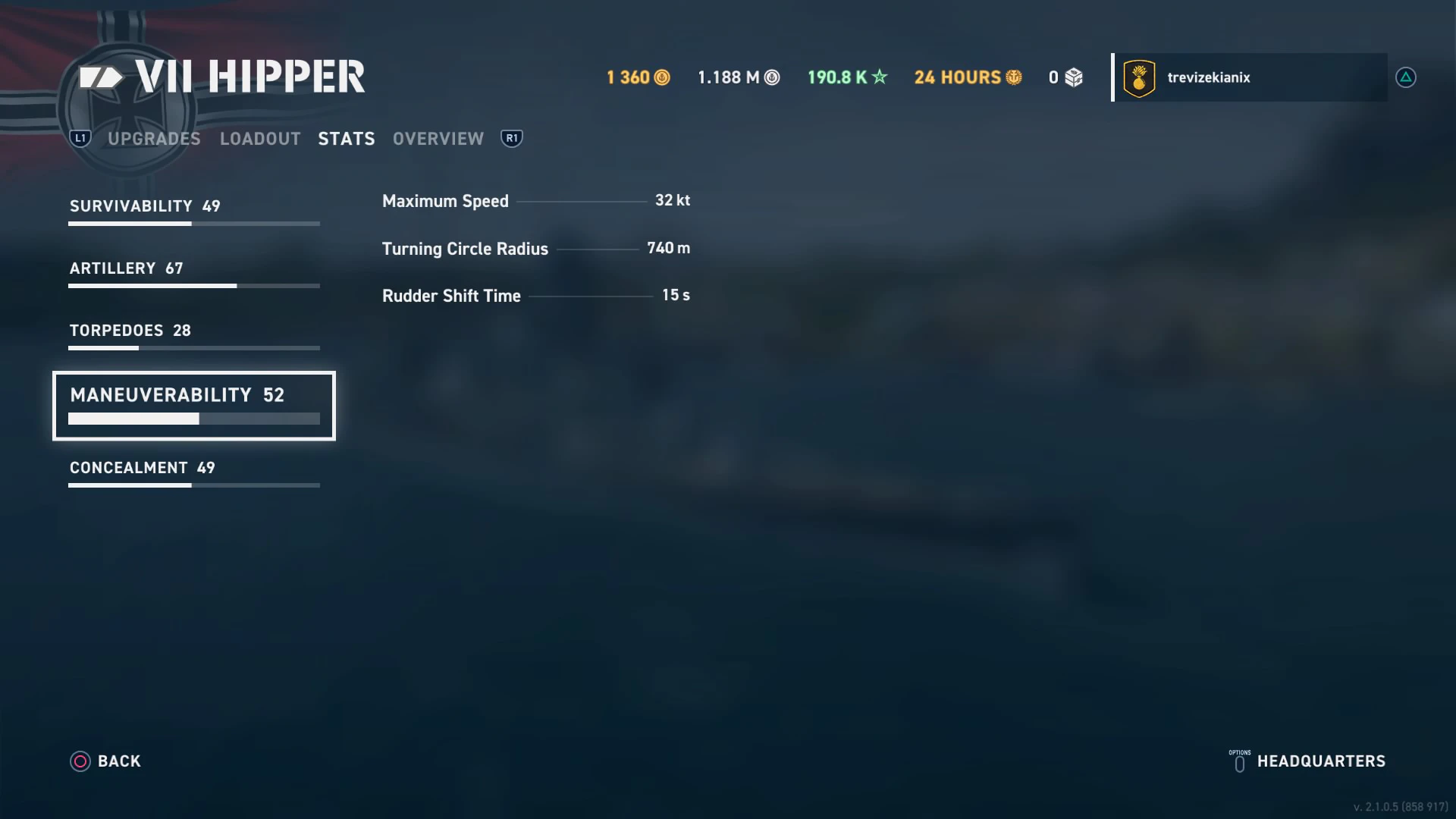Open the Concealment stat category

pos(193,472)
